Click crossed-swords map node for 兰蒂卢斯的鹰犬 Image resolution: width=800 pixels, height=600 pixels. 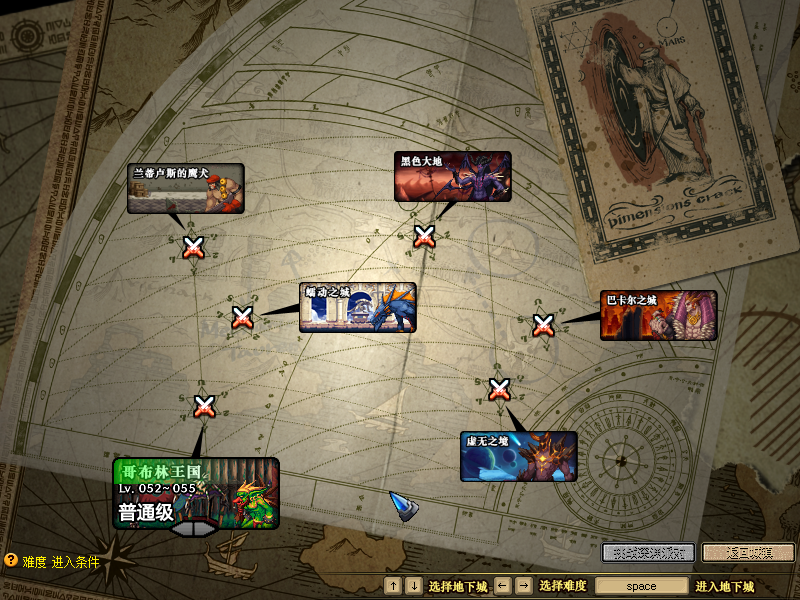[193, 247]
